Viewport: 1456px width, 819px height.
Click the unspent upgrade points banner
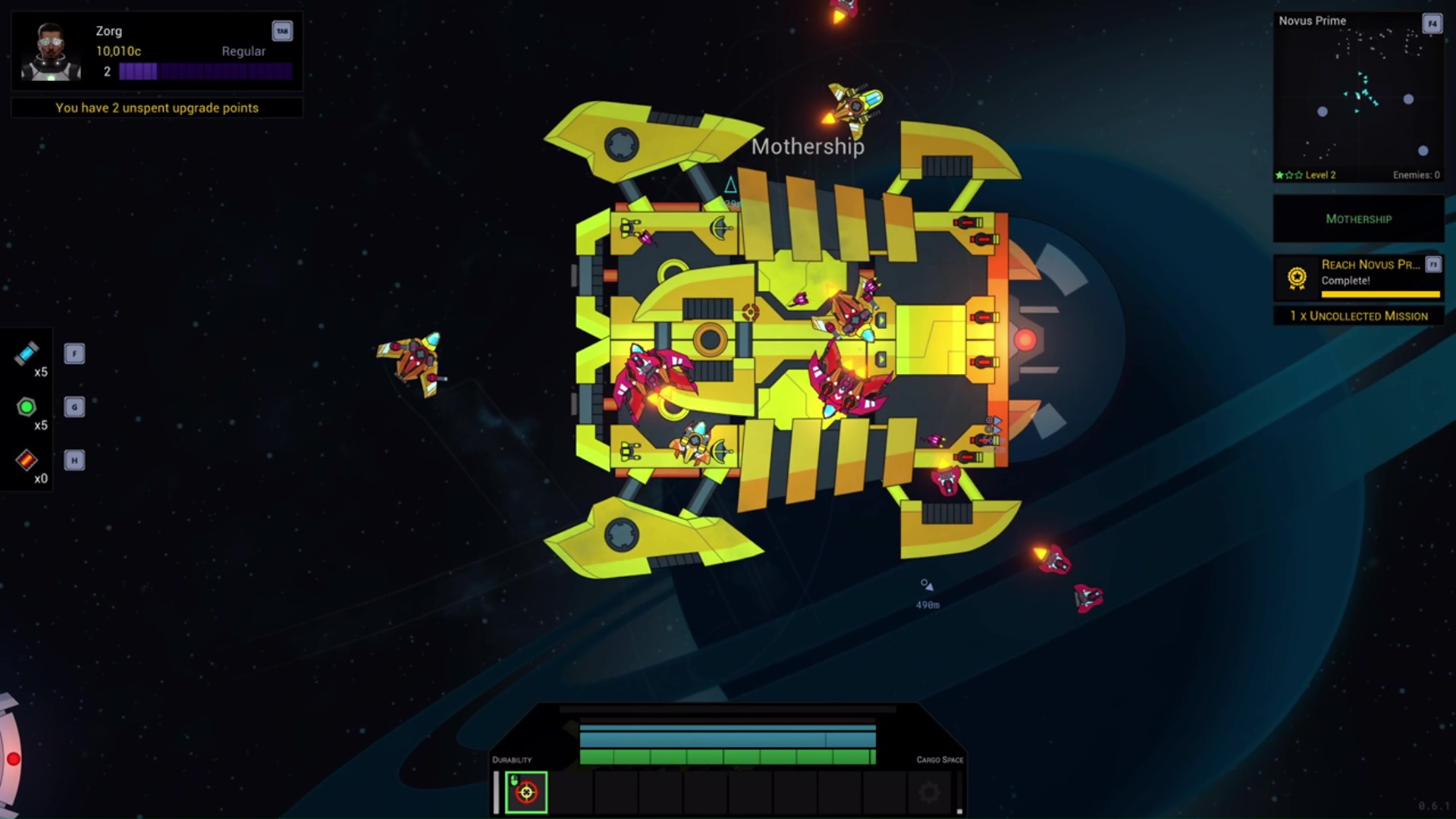[155, 108]
